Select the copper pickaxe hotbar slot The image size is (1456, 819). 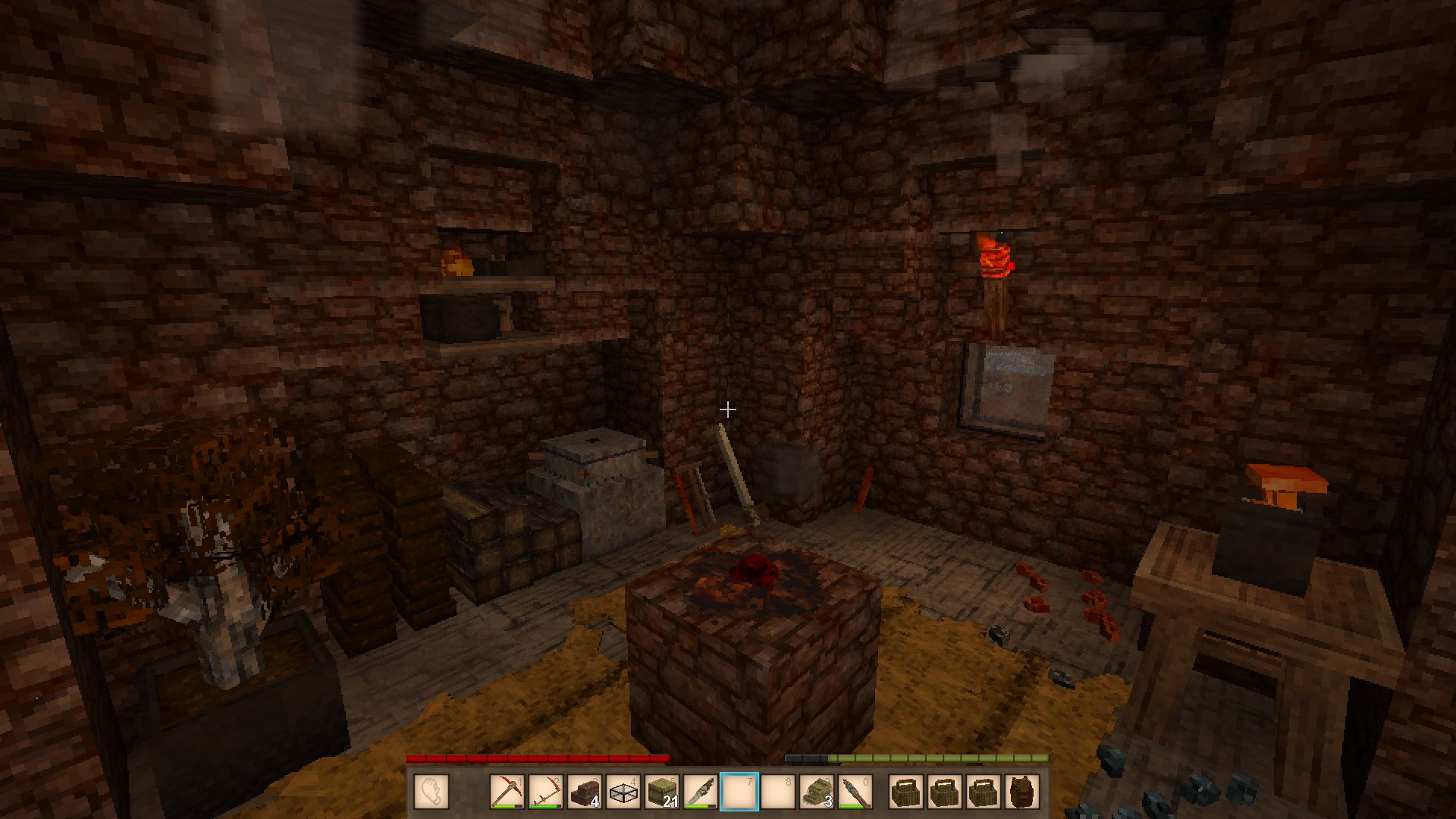point(507,792)
